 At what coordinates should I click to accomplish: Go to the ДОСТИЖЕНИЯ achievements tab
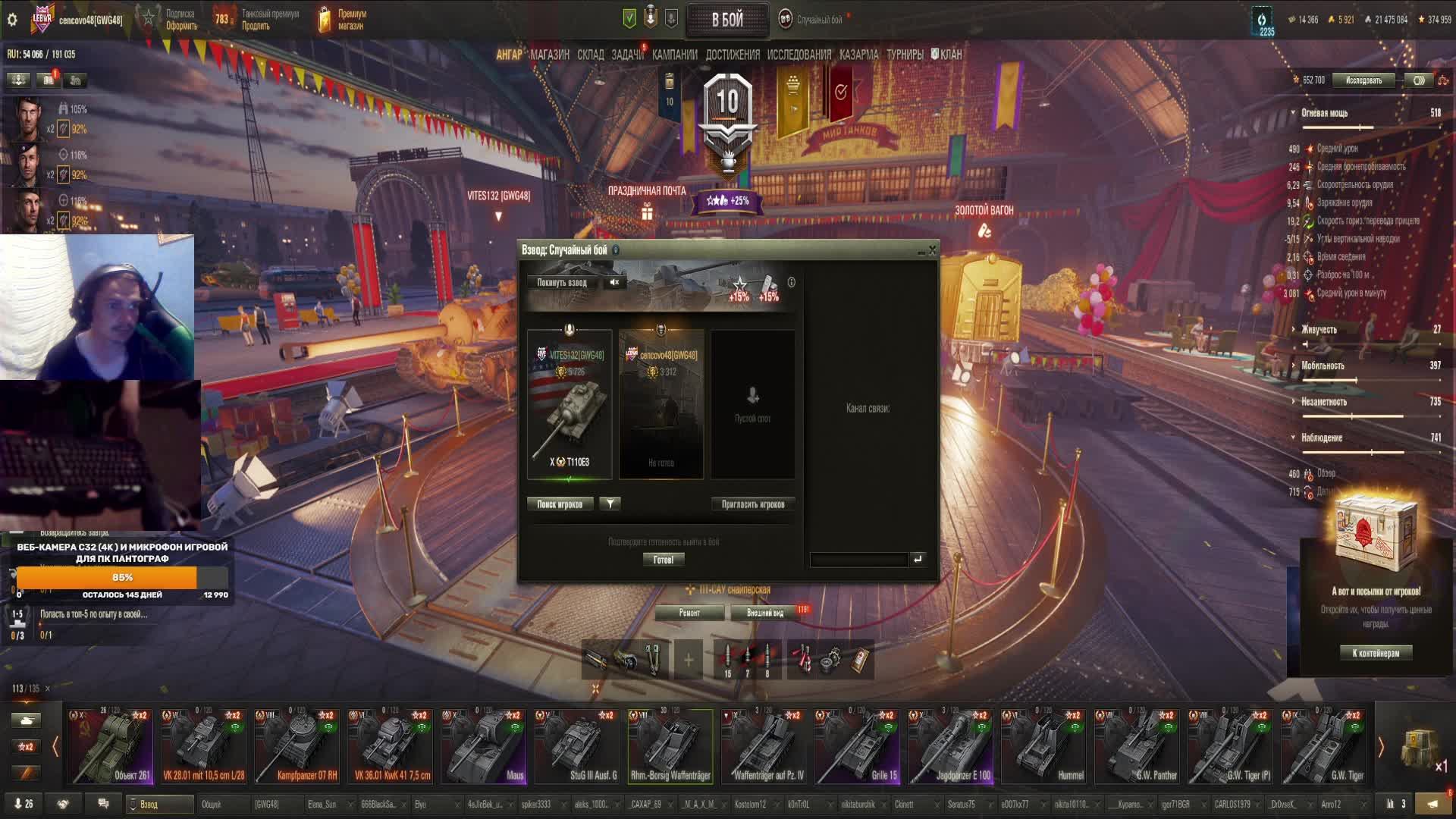click(x=733, y=55)
